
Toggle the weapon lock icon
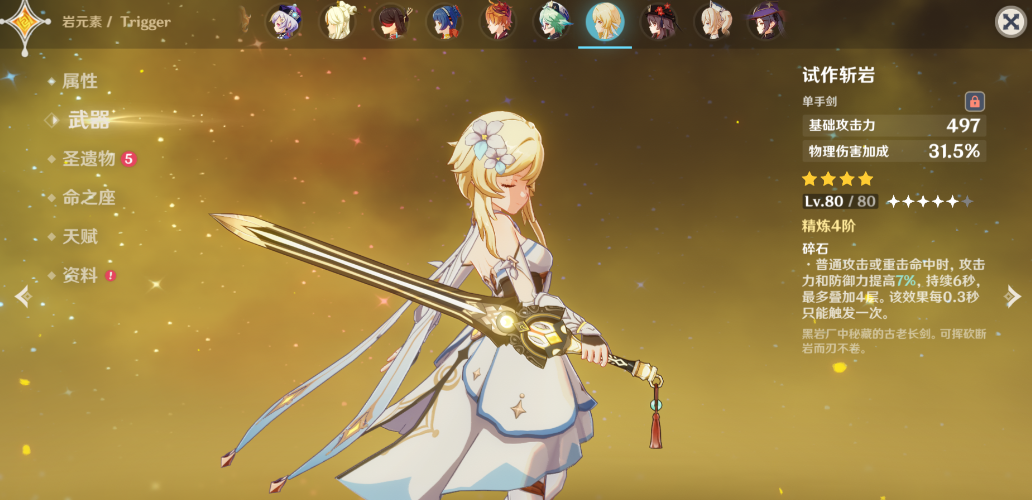pos(974,101)
